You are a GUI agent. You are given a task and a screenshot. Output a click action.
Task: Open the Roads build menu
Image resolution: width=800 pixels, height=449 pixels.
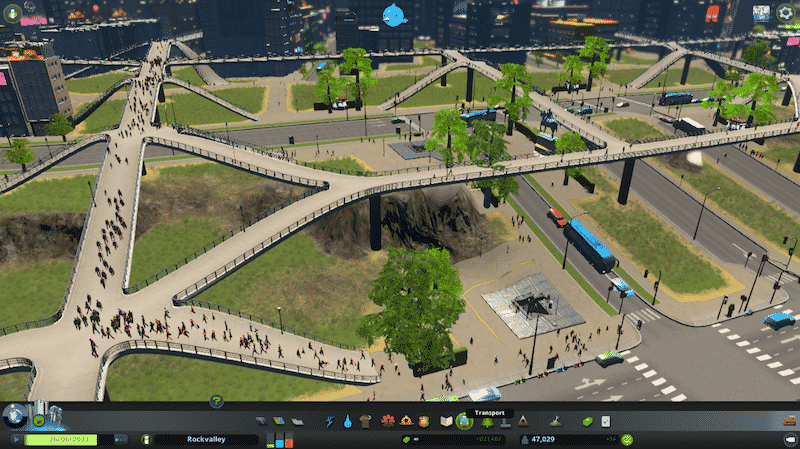(260, 422)
